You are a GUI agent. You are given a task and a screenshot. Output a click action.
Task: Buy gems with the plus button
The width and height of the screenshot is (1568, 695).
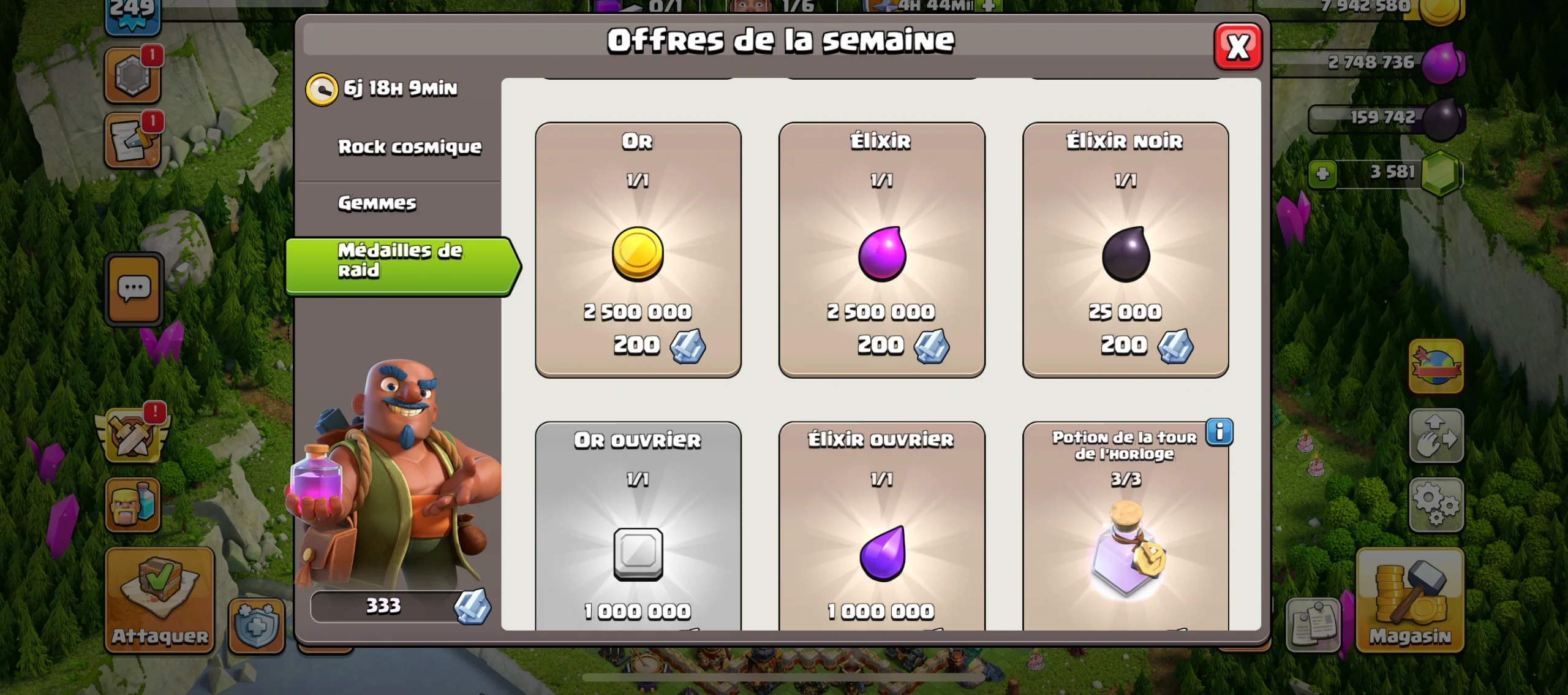(x=1324, y=175)
